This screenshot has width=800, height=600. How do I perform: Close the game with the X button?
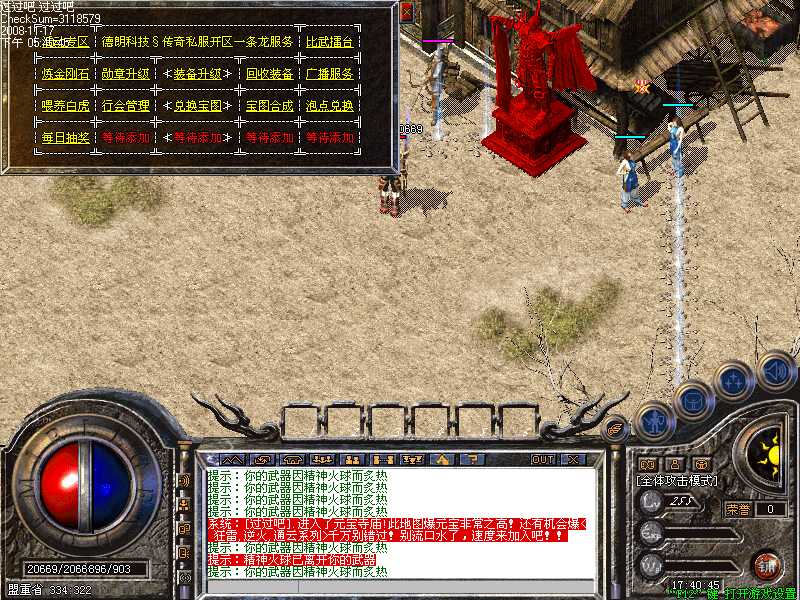pos(573,459)
